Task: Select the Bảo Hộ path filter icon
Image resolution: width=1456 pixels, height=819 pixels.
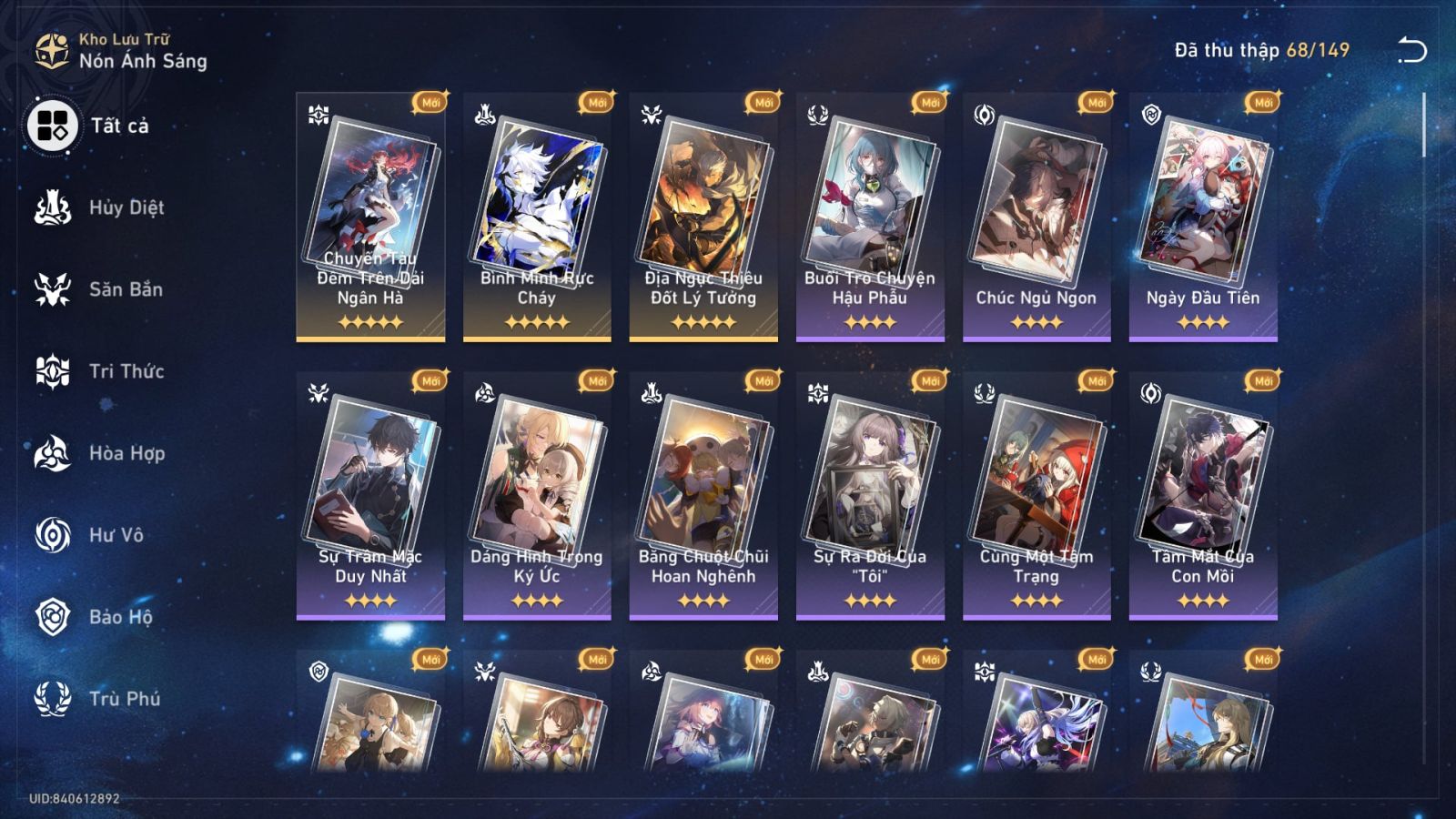Action: point(52,617)
